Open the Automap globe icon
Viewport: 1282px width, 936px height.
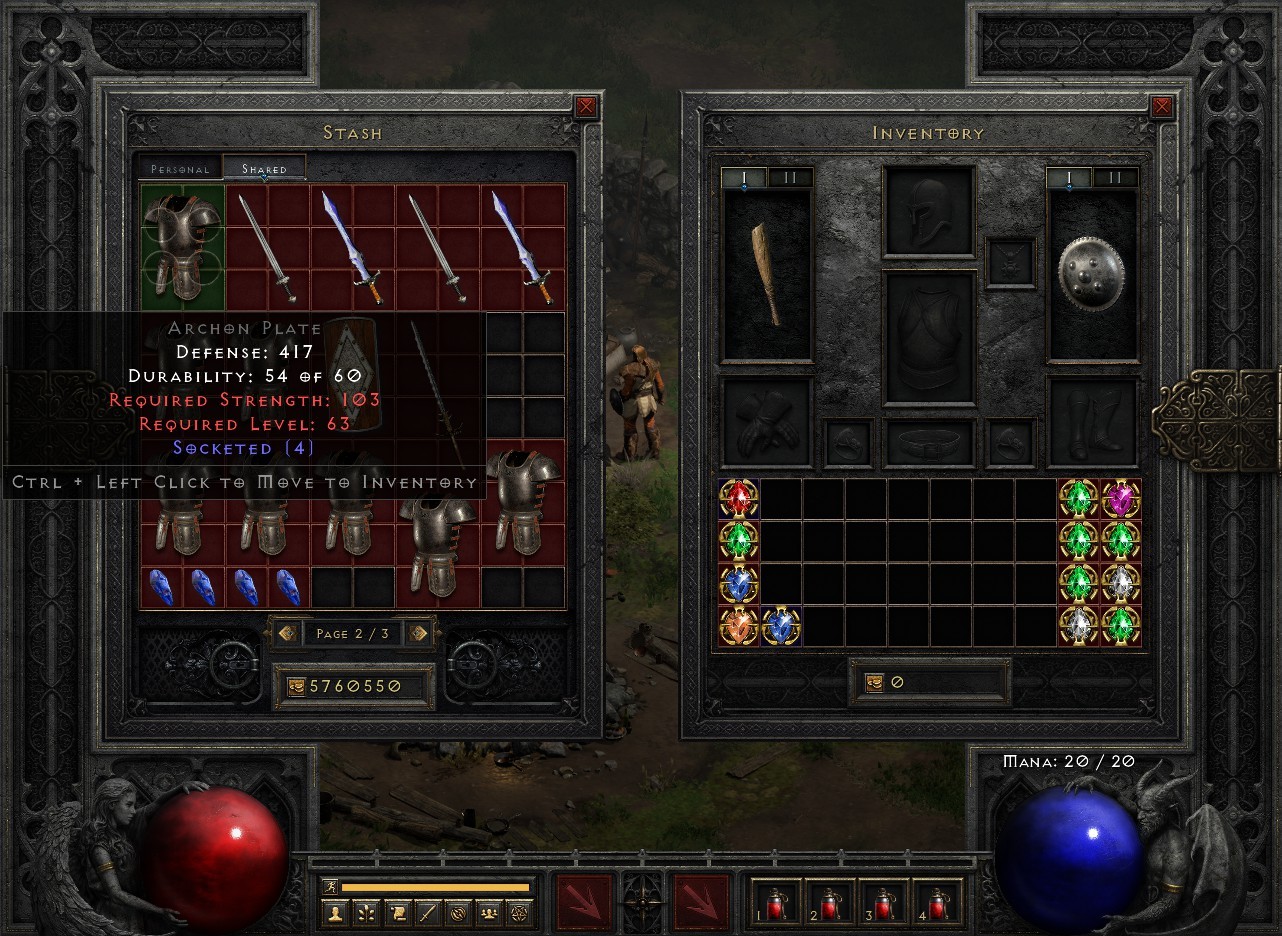(459, 913)
